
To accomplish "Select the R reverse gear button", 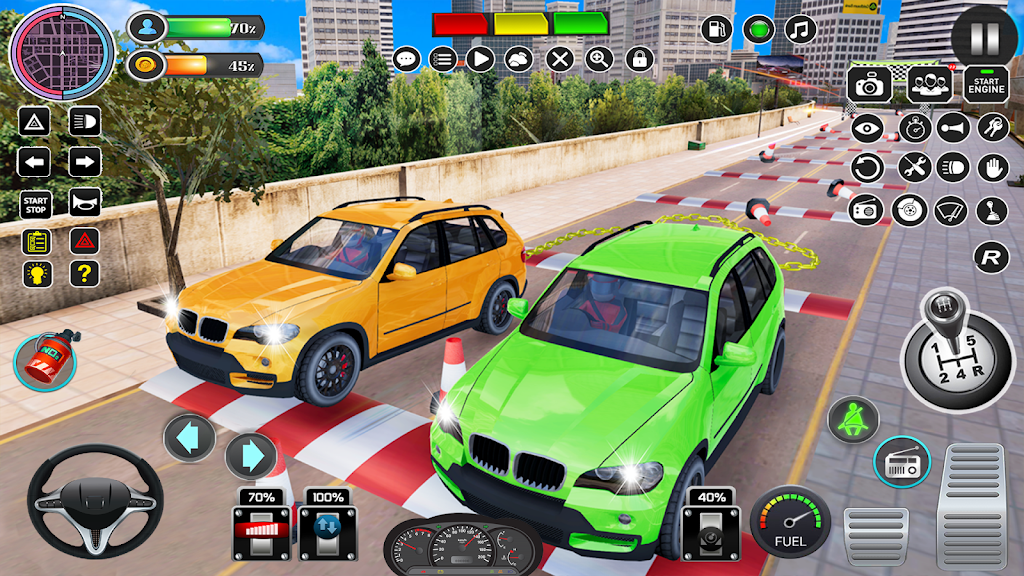I will pos(991,257).
